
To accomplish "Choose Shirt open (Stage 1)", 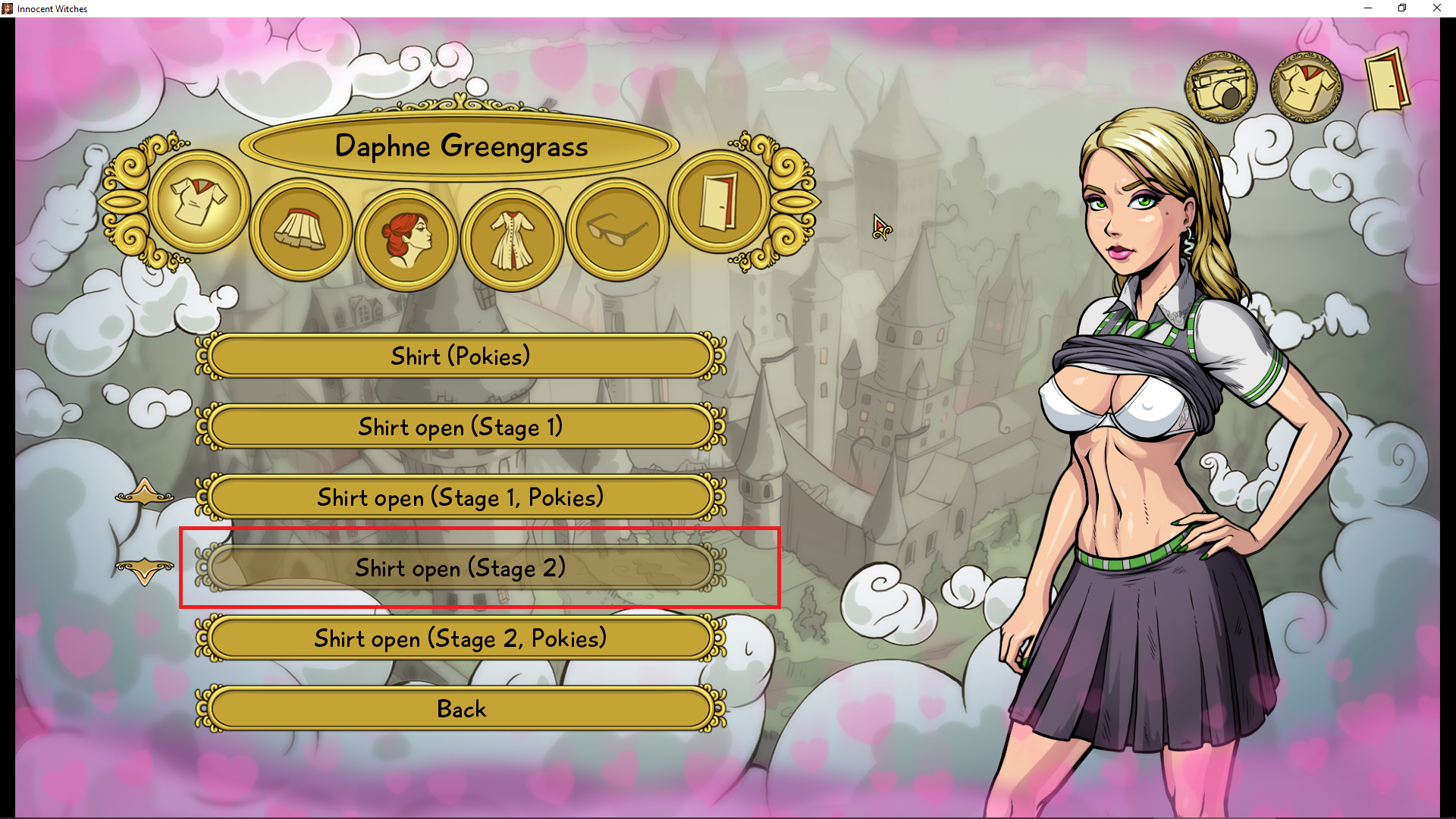I will pos(460,427).
